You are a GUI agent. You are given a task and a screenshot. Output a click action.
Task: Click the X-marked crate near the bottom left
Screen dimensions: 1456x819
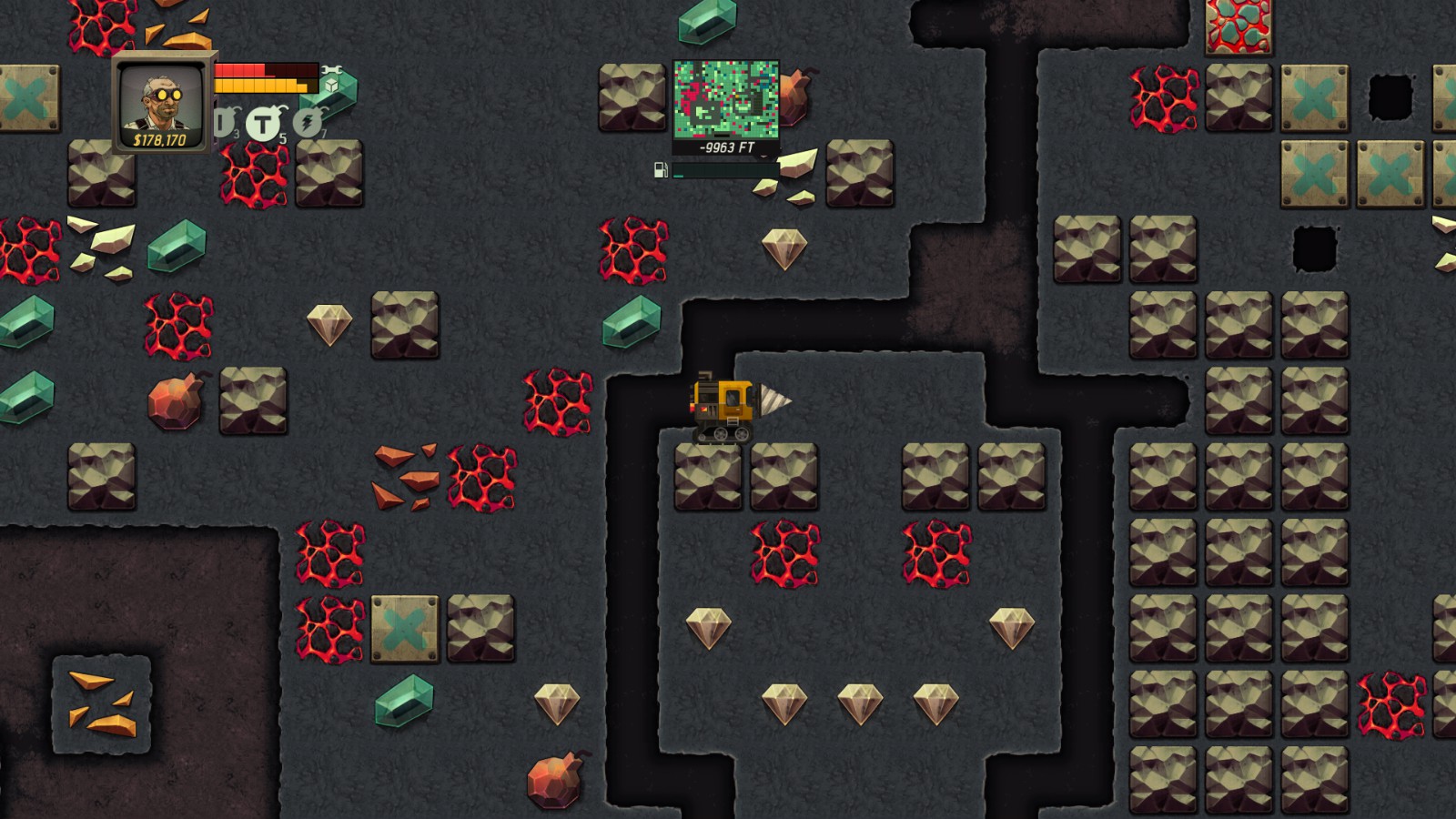pyautogui.click(x=403, y=629)
